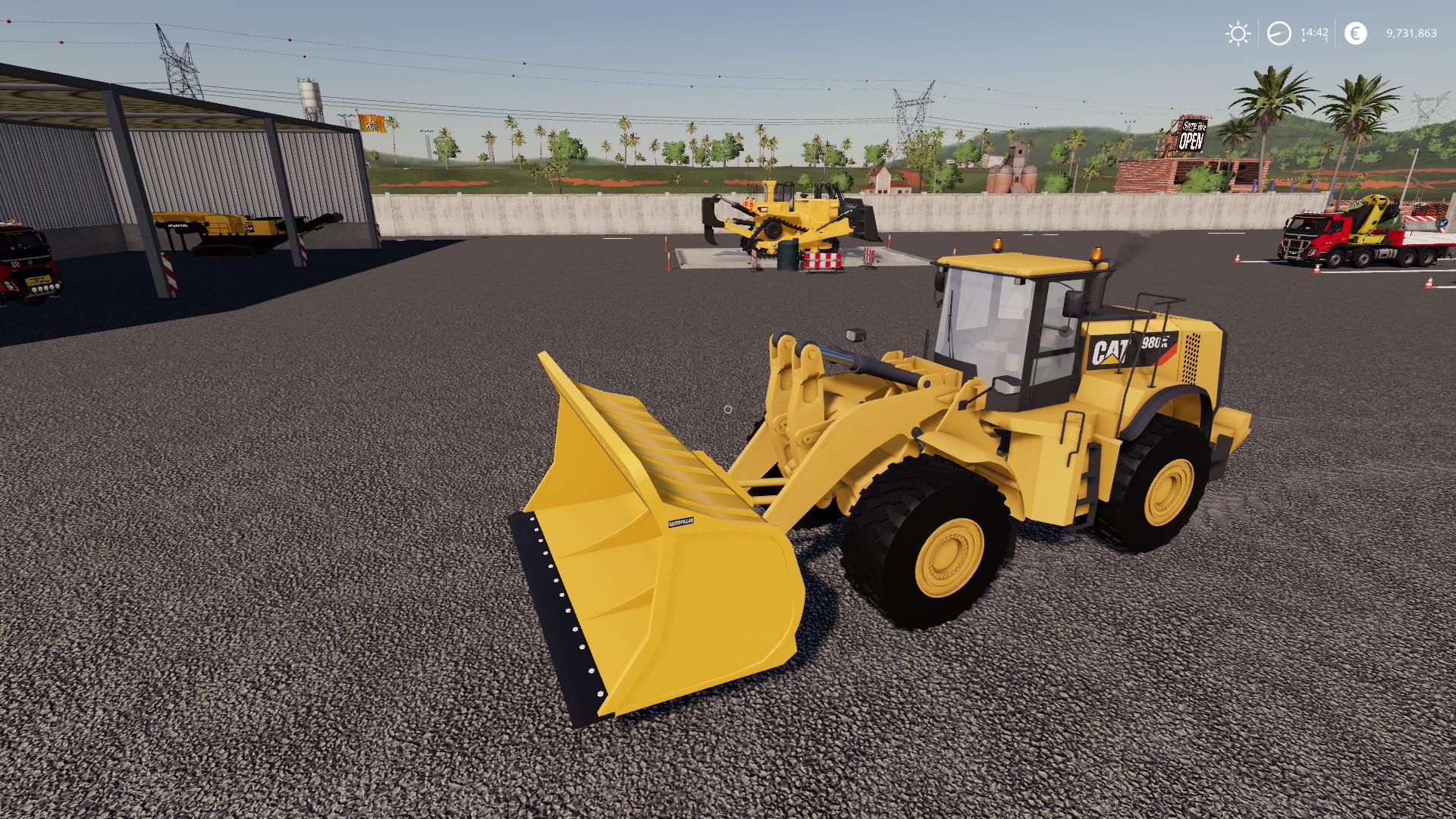The width and height of the screenshot is (1456, 819).
Task: Click the OPEN sign beside the palm trees
Action: pos(1191,136)
